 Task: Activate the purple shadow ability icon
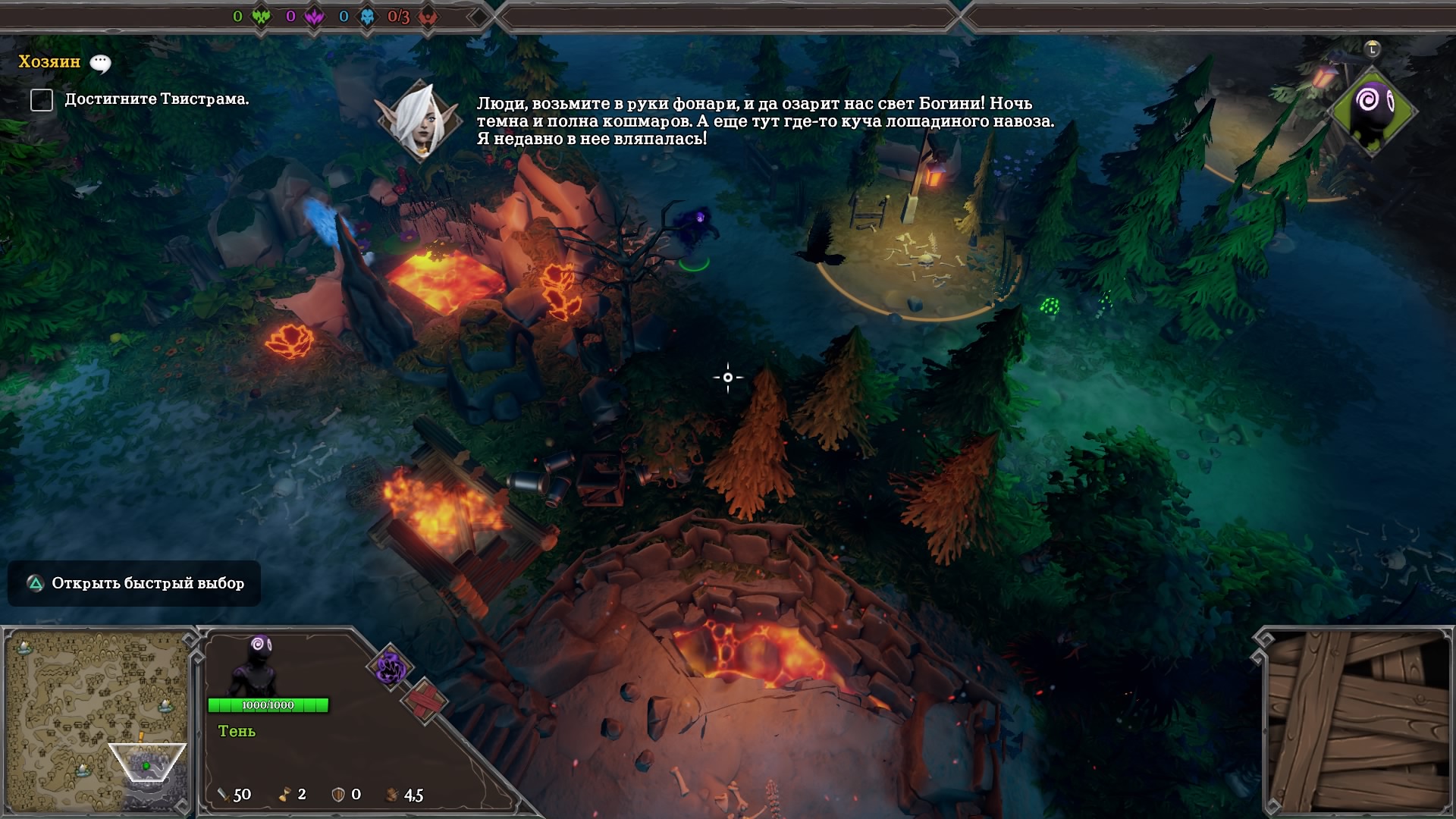[x=391, y=667]
